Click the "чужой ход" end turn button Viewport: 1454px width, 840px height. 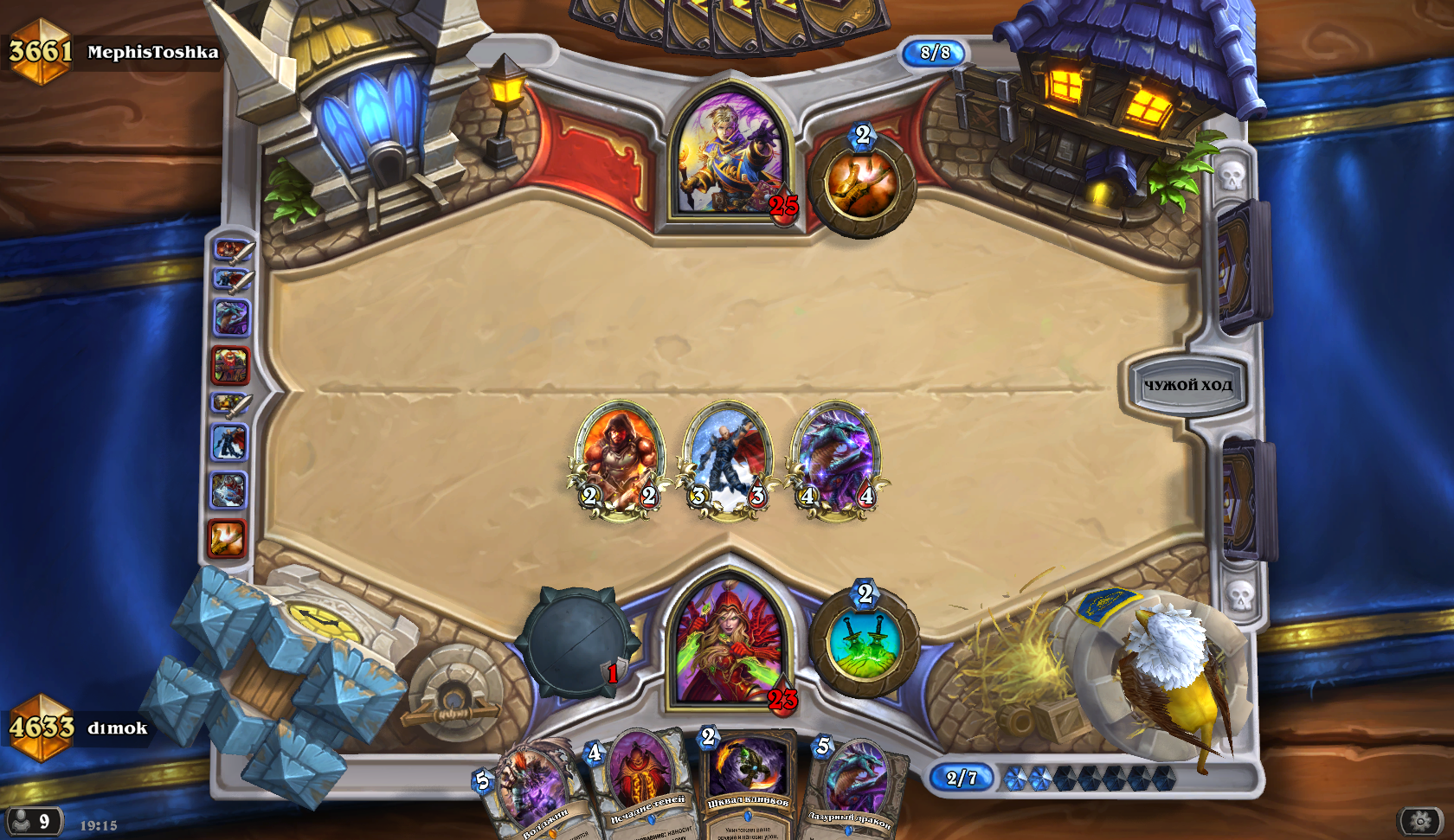tap(1187, 385)
